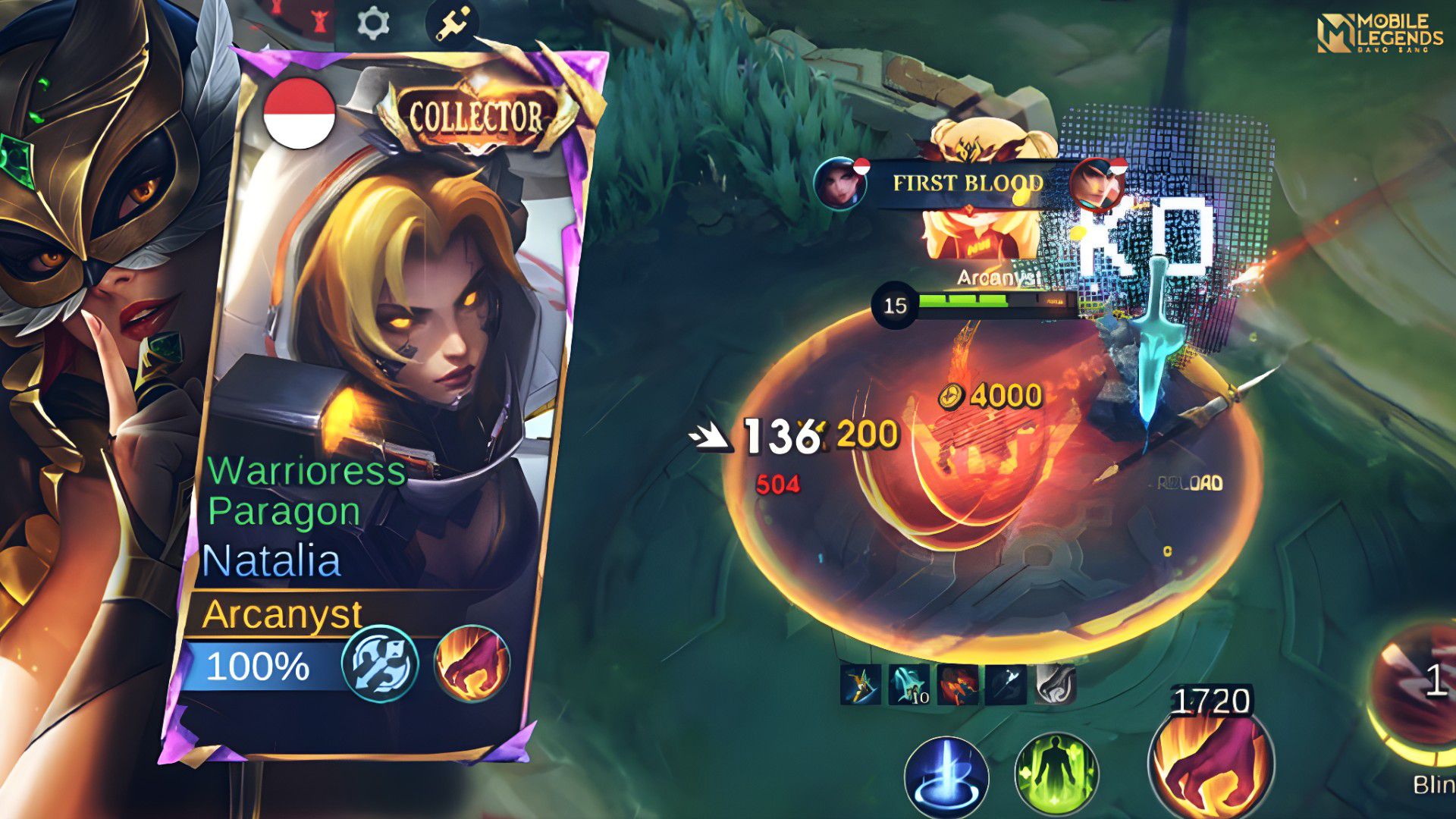Select the spear item slot

pyautogui.click(x=1006, y=685)
